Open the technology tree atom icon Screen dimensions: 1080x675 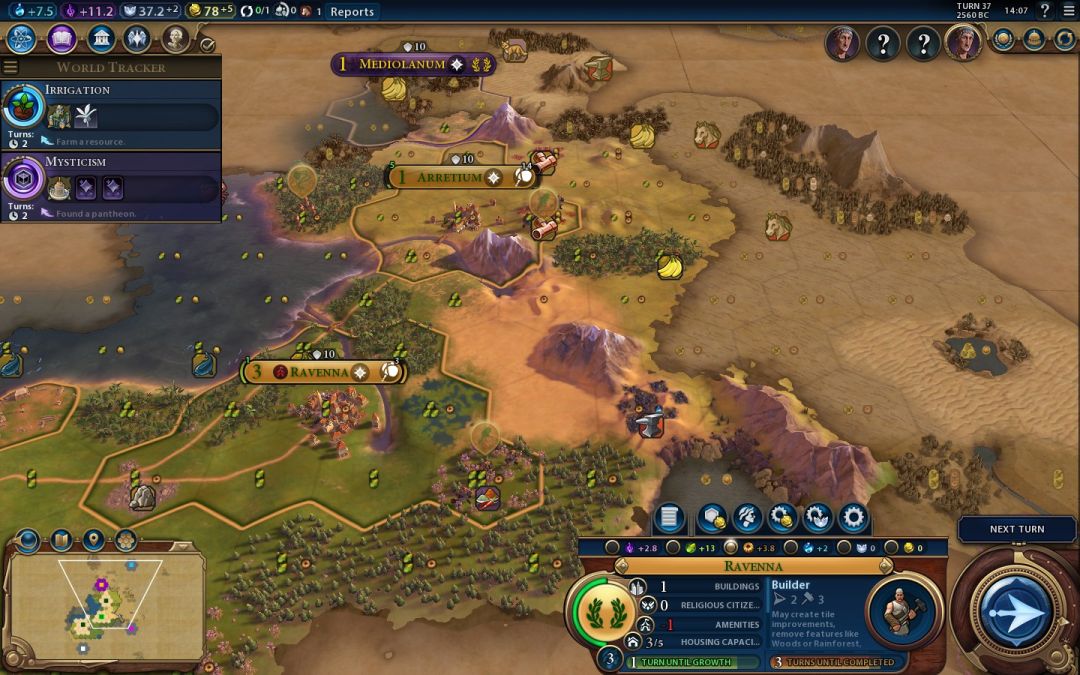click(x=22, y=39)
